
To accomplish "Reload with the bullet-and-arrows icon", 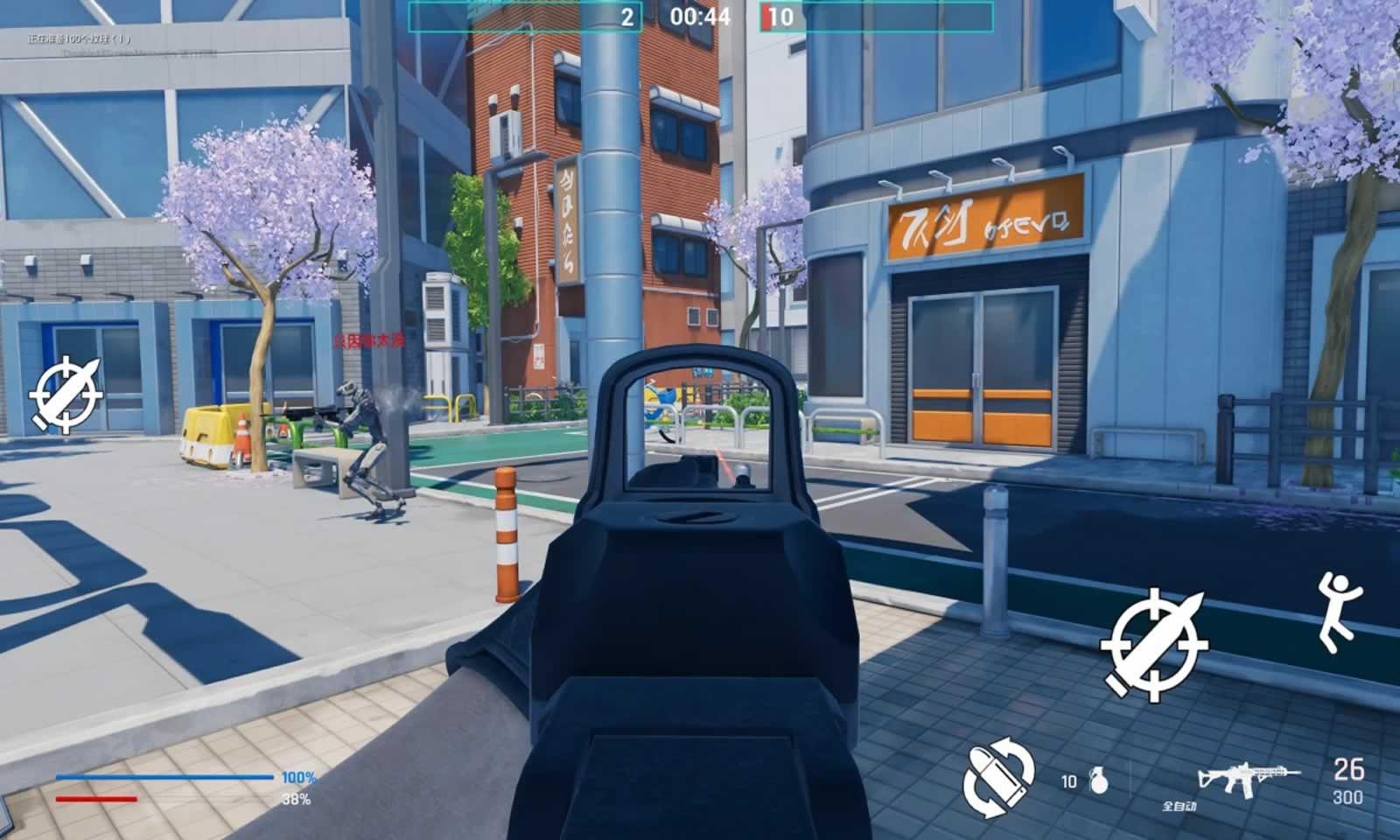I will pyautogui.click(x=998, y=778).
